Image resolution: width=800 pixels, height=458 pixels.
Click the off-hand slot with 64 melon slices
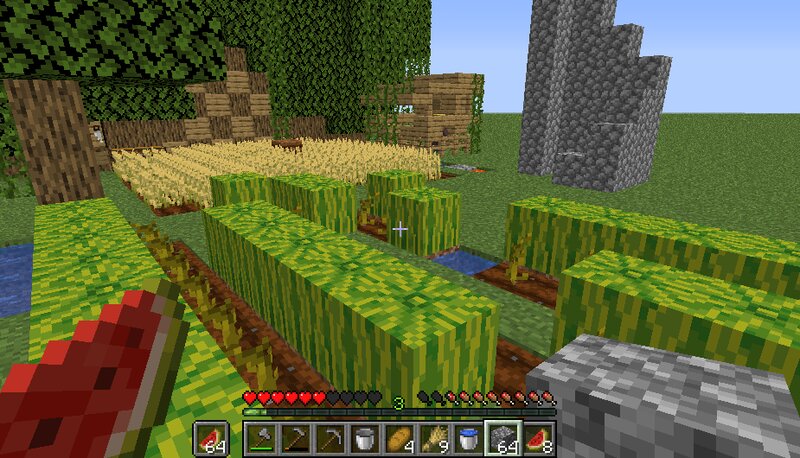[x=211, y=438]
